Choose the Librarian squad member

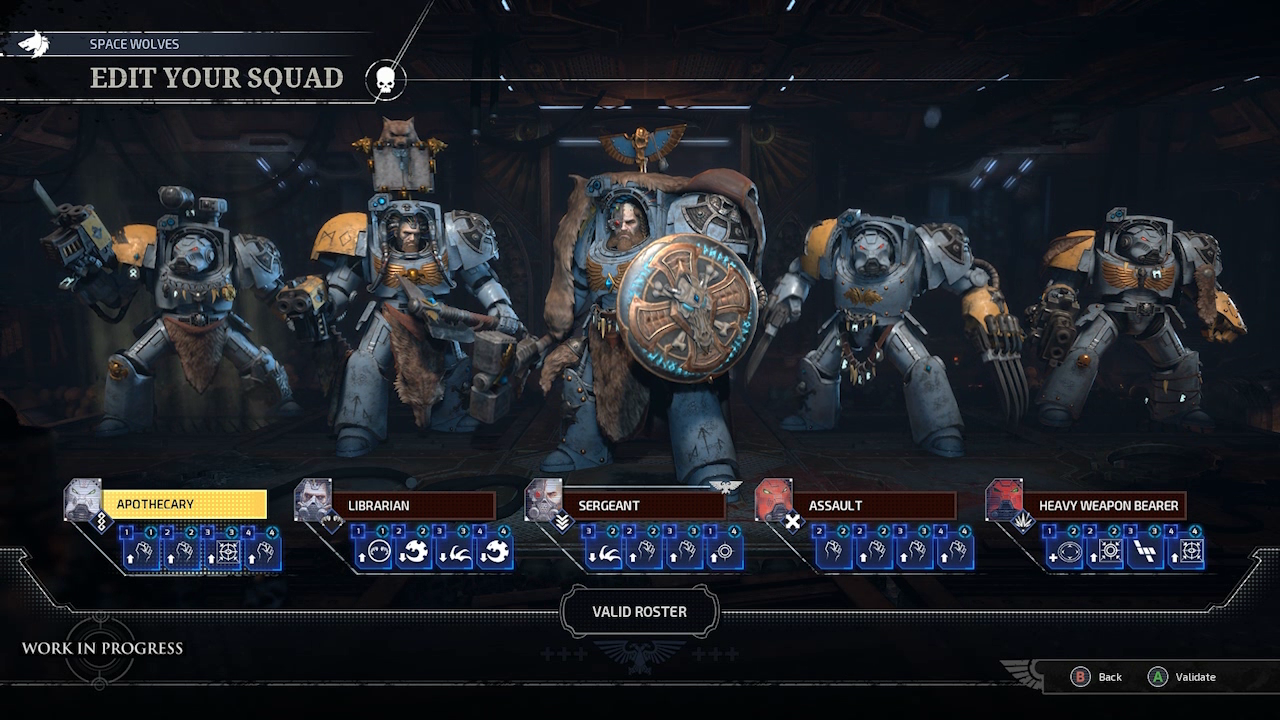point(413,506)
